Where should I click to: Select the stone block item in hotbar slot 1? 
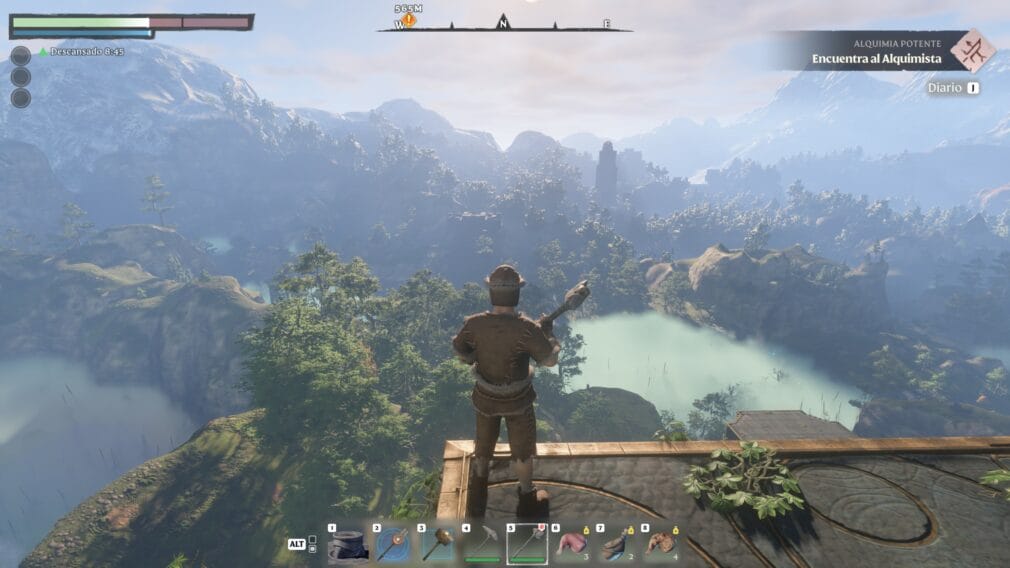(348, 544)
